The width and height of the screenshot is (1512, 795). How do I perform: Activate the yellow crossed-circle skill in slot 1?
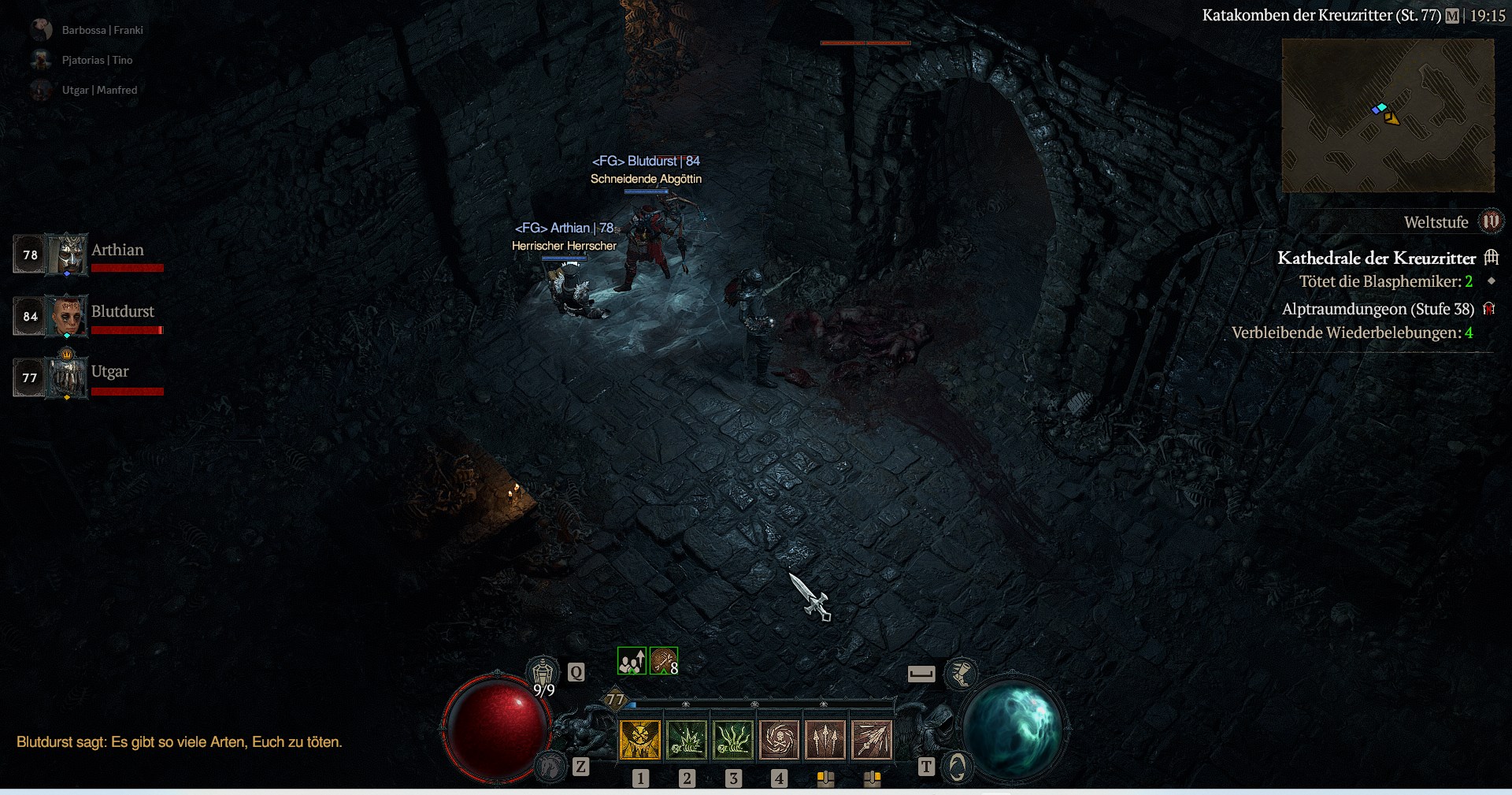click(x=640, y=740)
